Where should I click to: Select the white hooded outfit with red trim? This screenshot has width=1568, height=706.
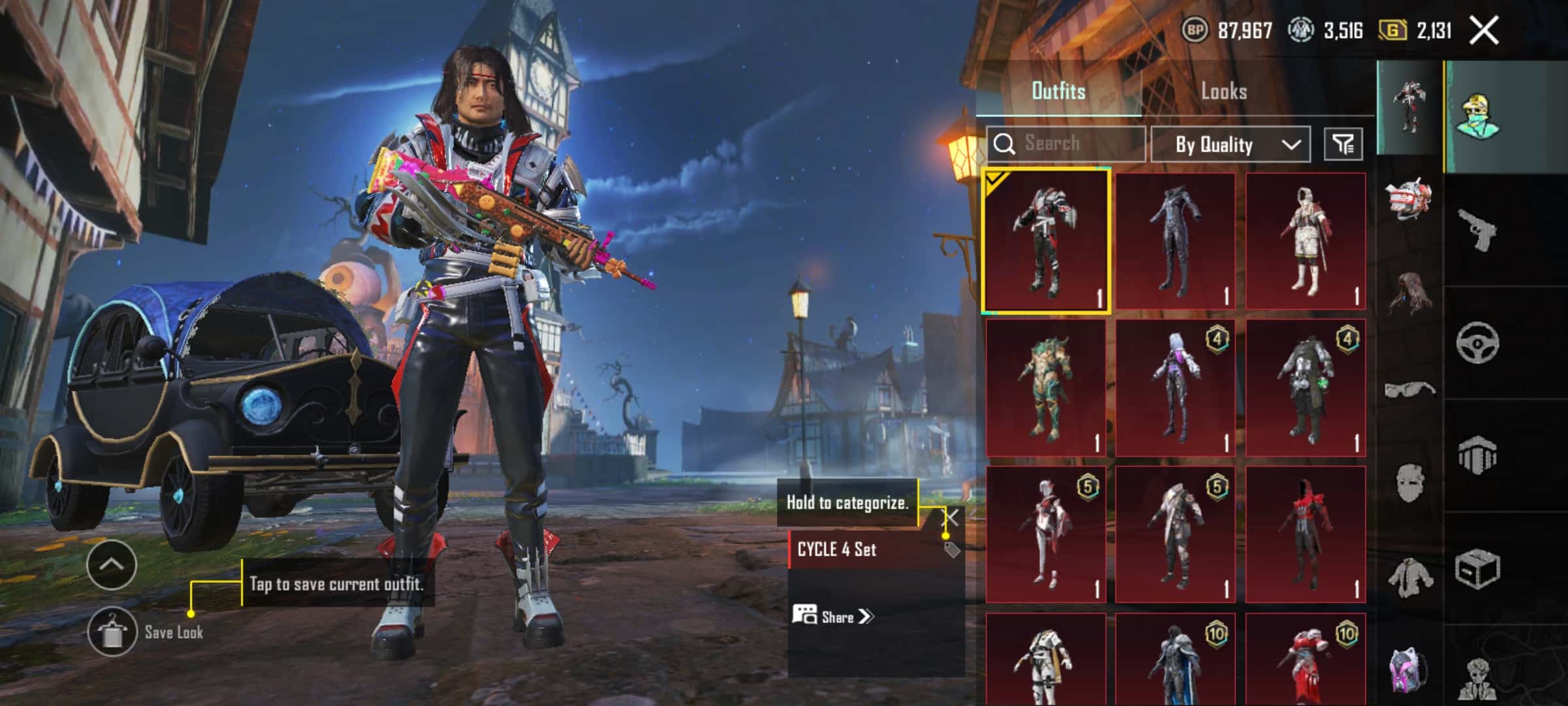click(x=1305, y=241)
